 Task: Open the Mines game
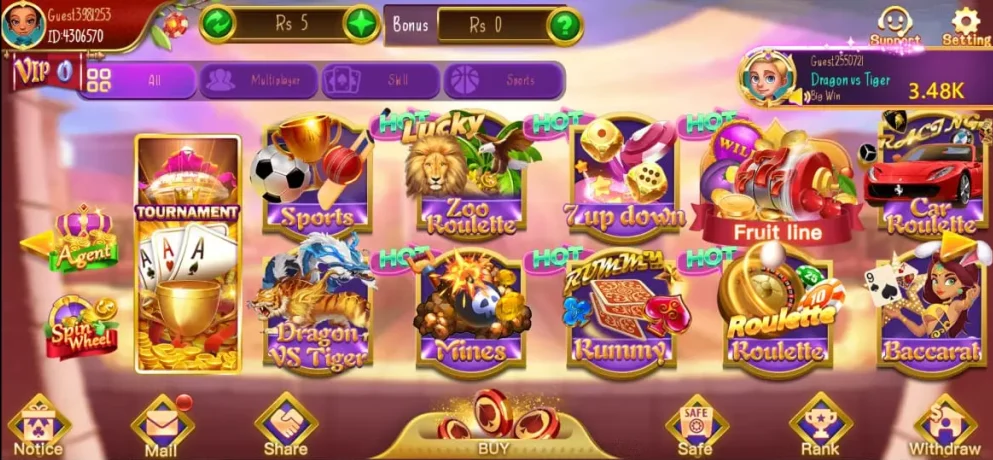coord(470,311)
